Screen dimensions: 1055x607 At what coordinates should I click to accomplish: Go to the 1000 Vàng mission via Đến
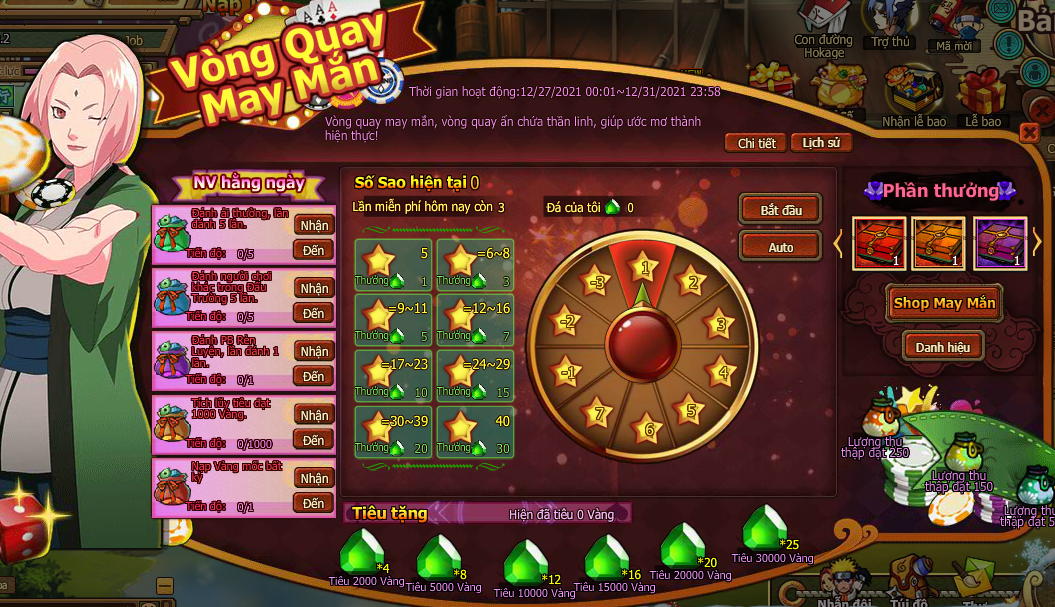[x=314, y=440]
